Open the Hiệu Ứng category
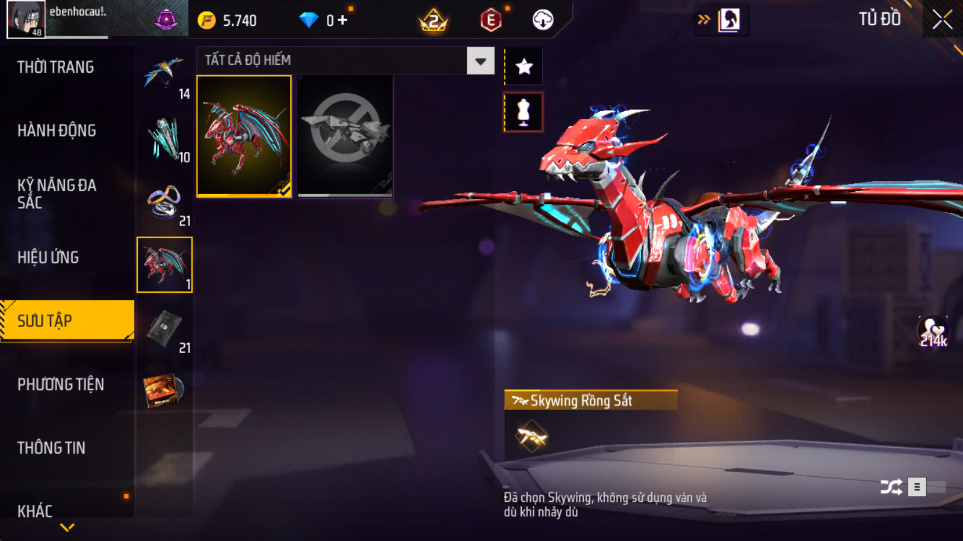Image resolution: width=963 pixels, height=541 pixels. [48, 257]
